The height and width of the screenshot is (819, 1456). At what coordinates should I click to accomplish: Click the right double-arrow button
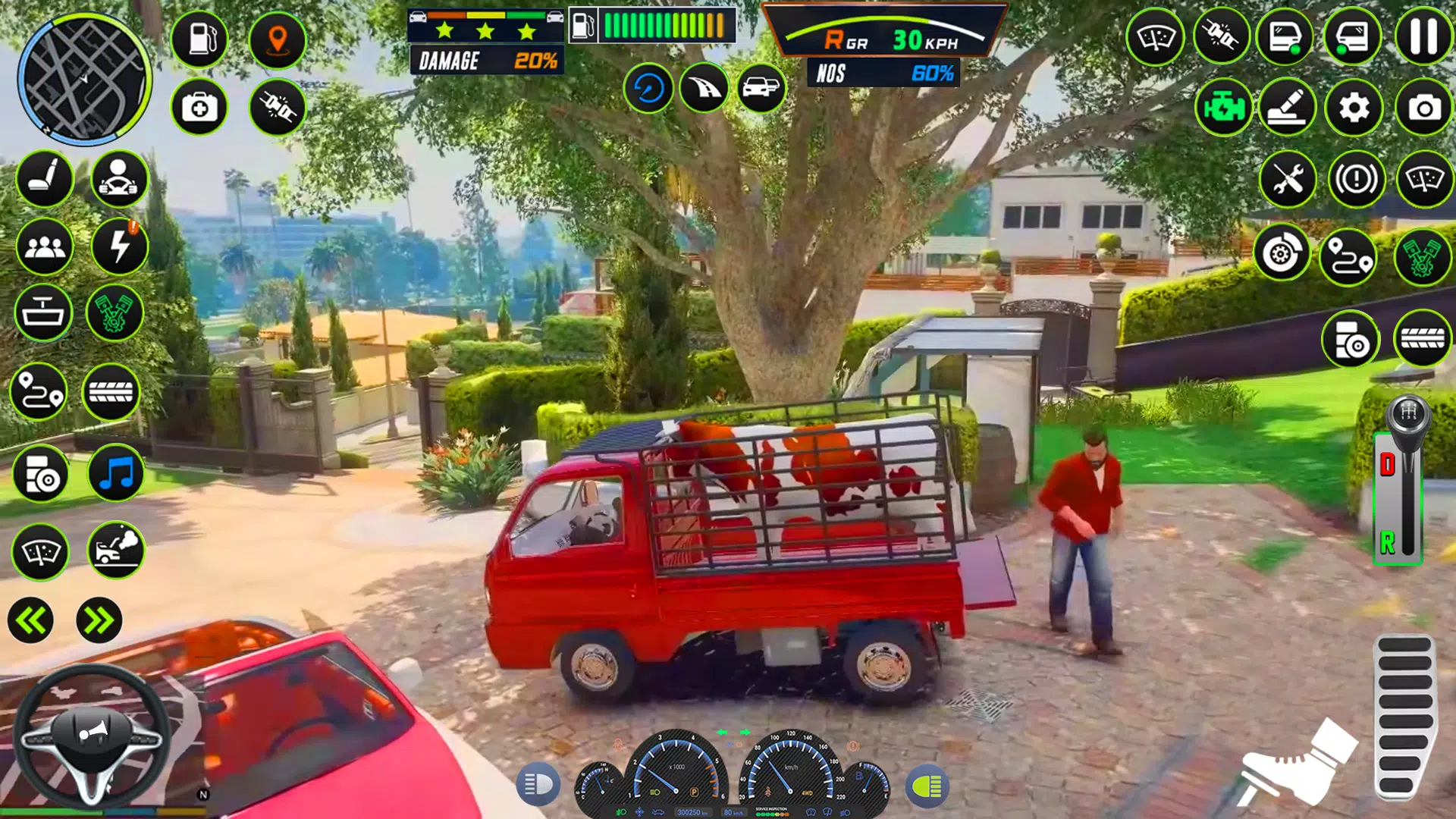pyautogui.click(x=99, y=621)
